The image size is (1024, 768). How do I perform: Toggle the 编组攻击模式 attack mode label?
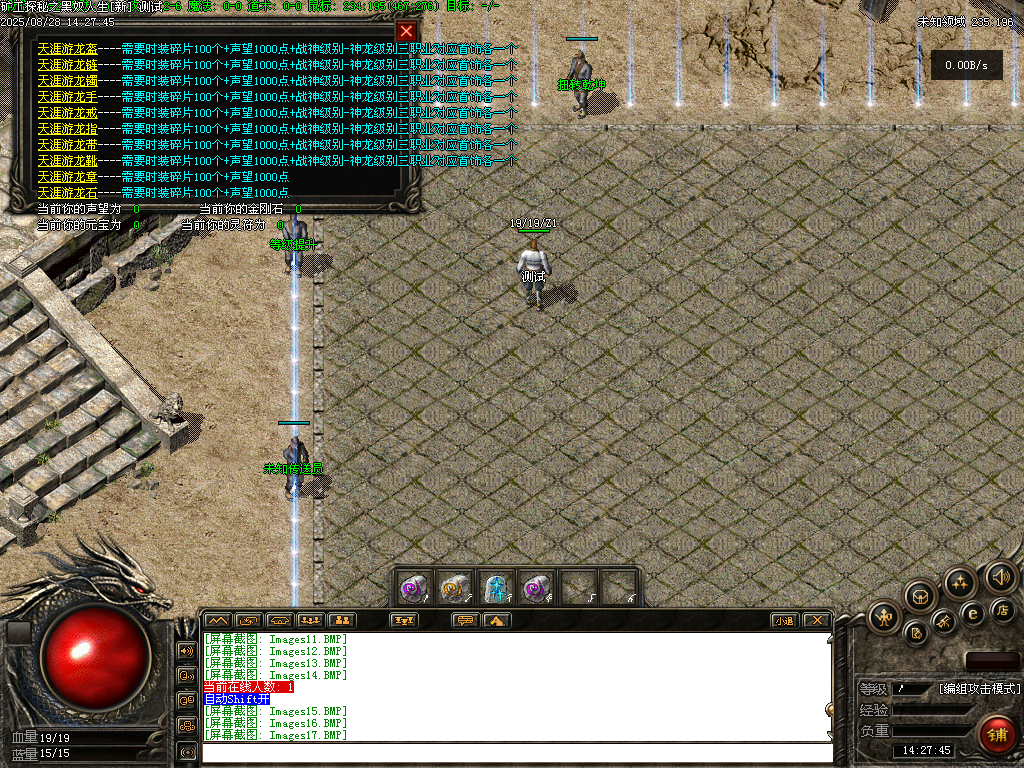[x=979, y=688]
